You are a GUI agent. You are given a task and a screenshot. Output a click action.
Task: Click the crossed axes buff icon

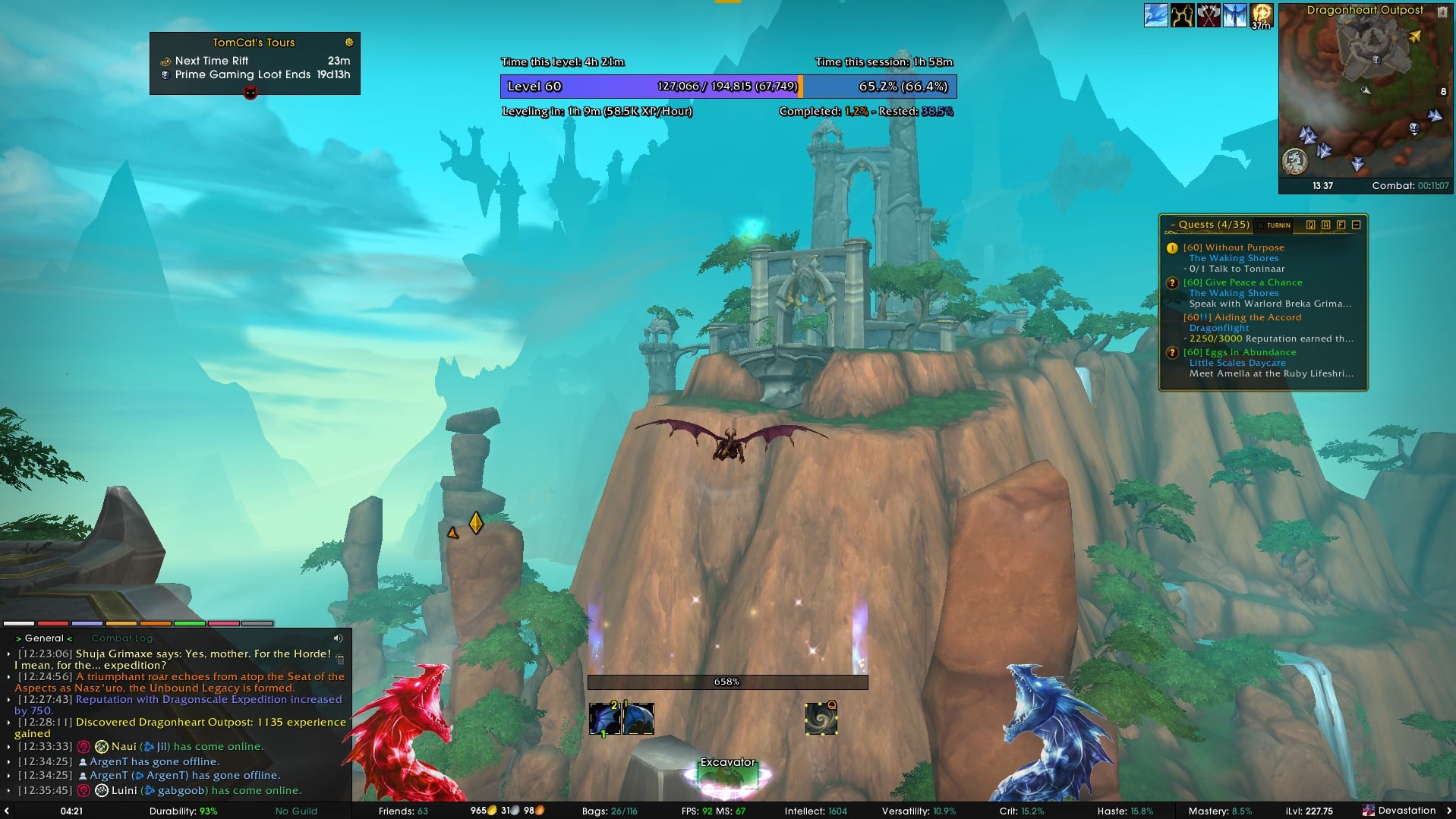[1209, 15]
